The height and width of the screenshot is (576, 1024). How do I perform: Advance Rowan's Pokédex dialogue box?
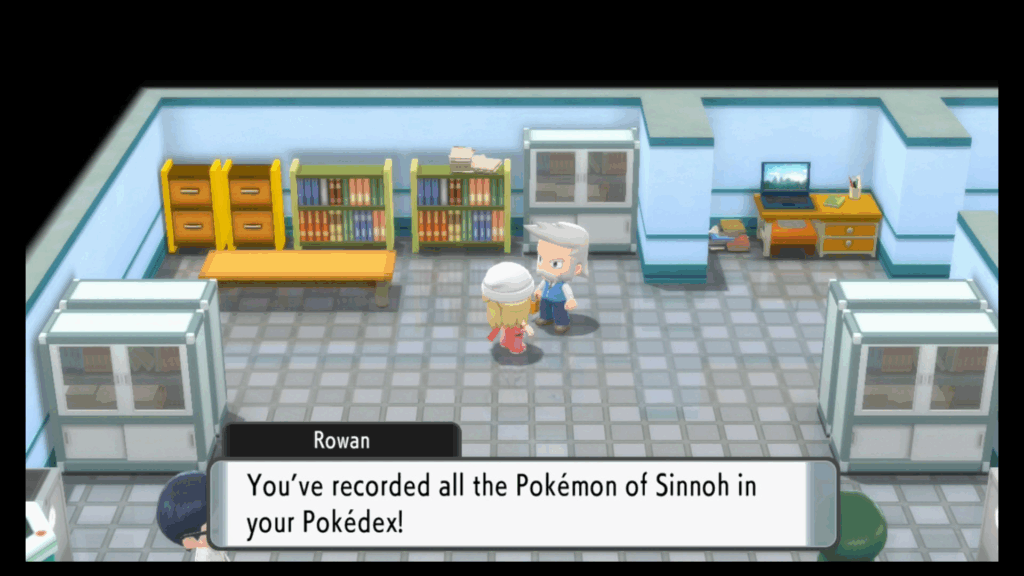pos(522,503)
